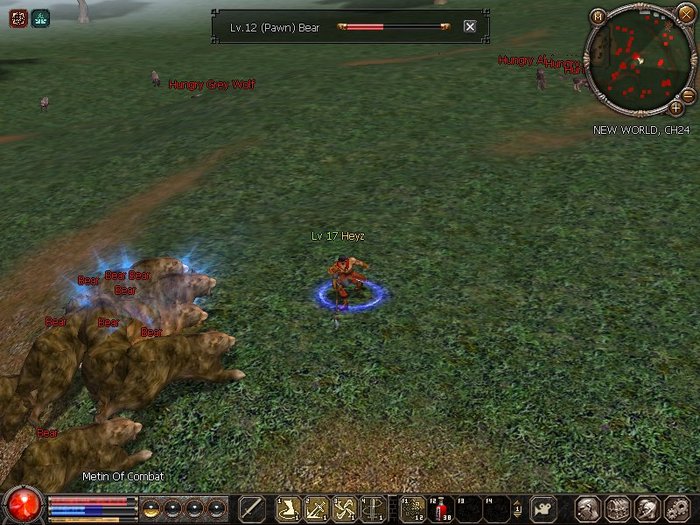Open the character window icon
The width and height of the screenshot is (700, 525).
(x=588, y=508)
